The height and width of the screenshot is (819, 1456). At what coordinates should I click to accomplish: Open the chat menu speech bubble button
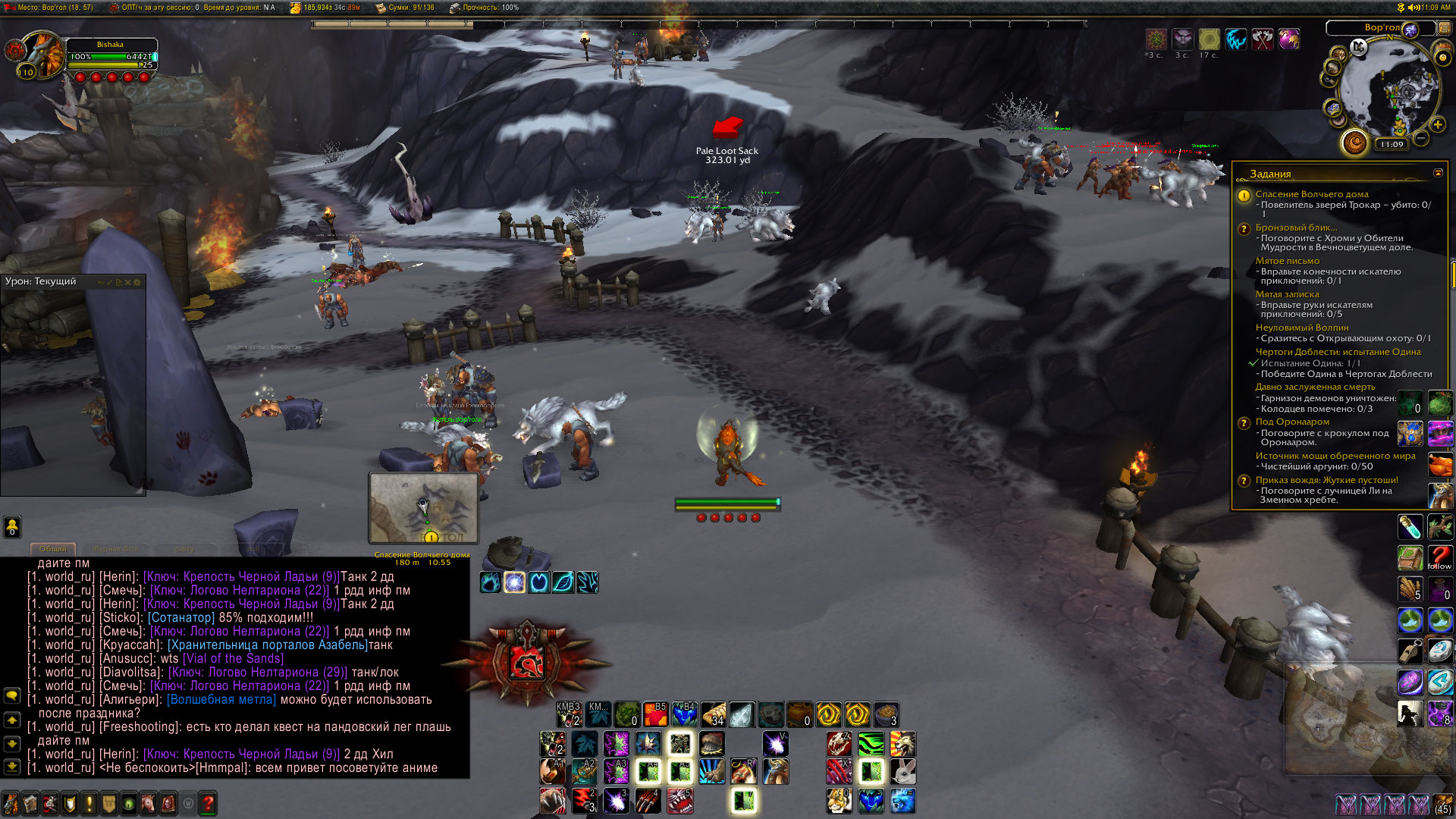(12, 695)
